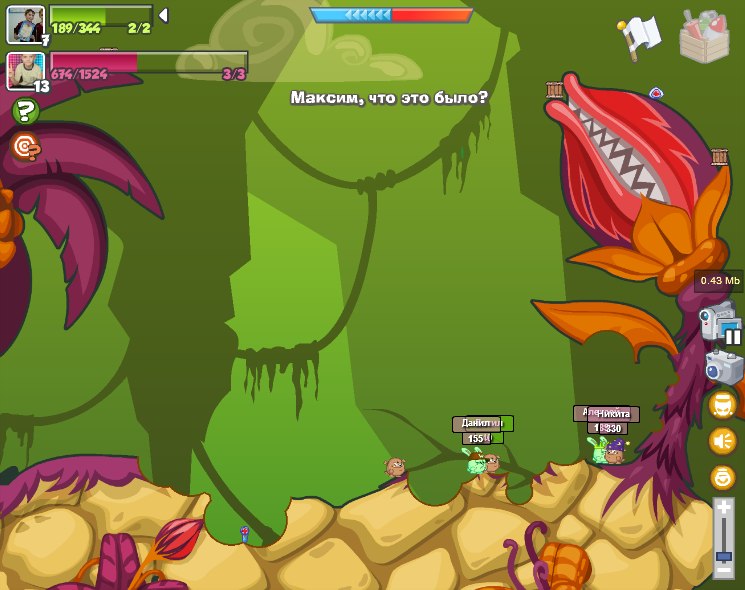The height and width of the screenshot is (590, 745).
Task: Select the pink team player avatar
Action: pos(26,71)
